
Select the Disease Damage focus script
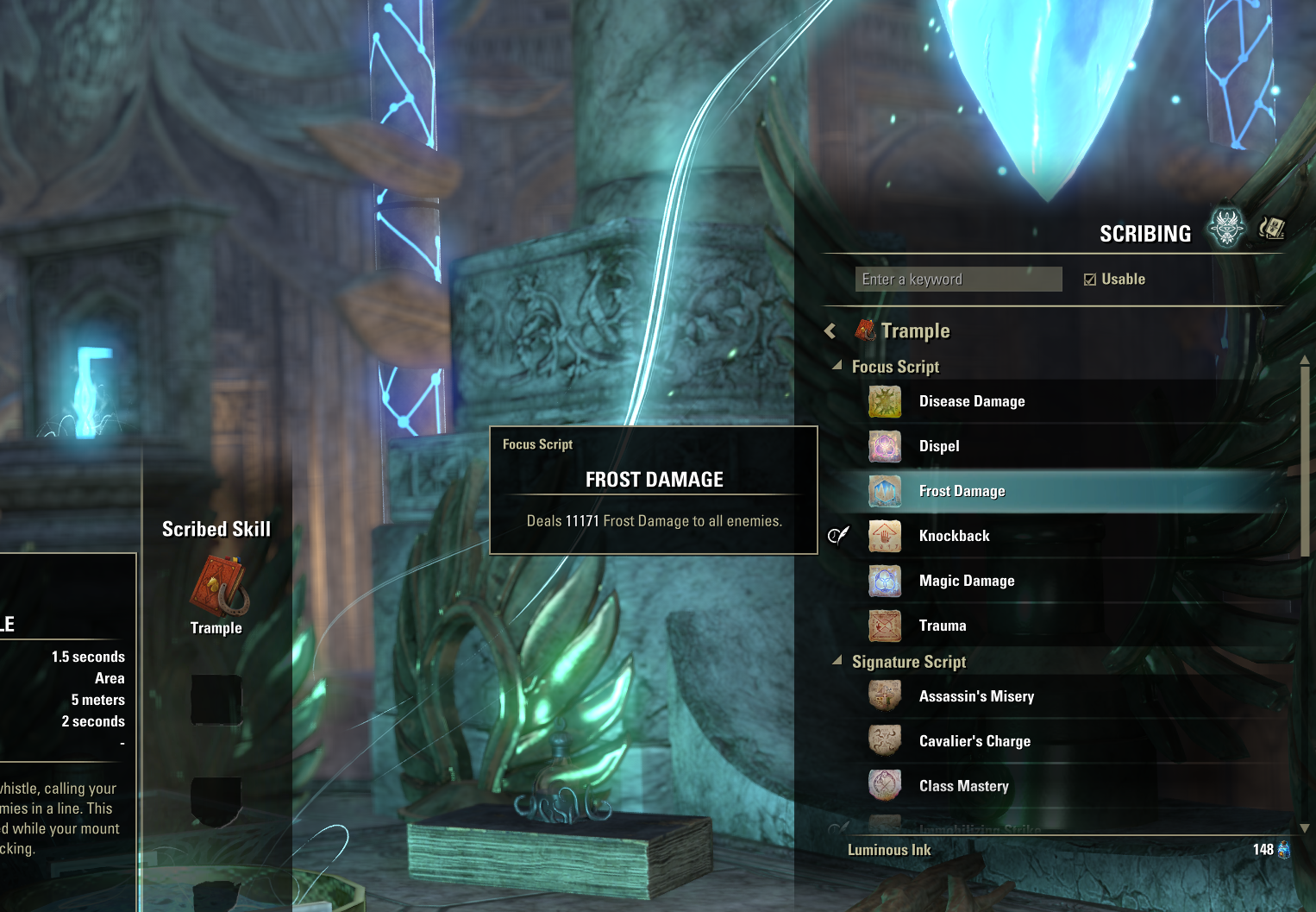point(971,402)
